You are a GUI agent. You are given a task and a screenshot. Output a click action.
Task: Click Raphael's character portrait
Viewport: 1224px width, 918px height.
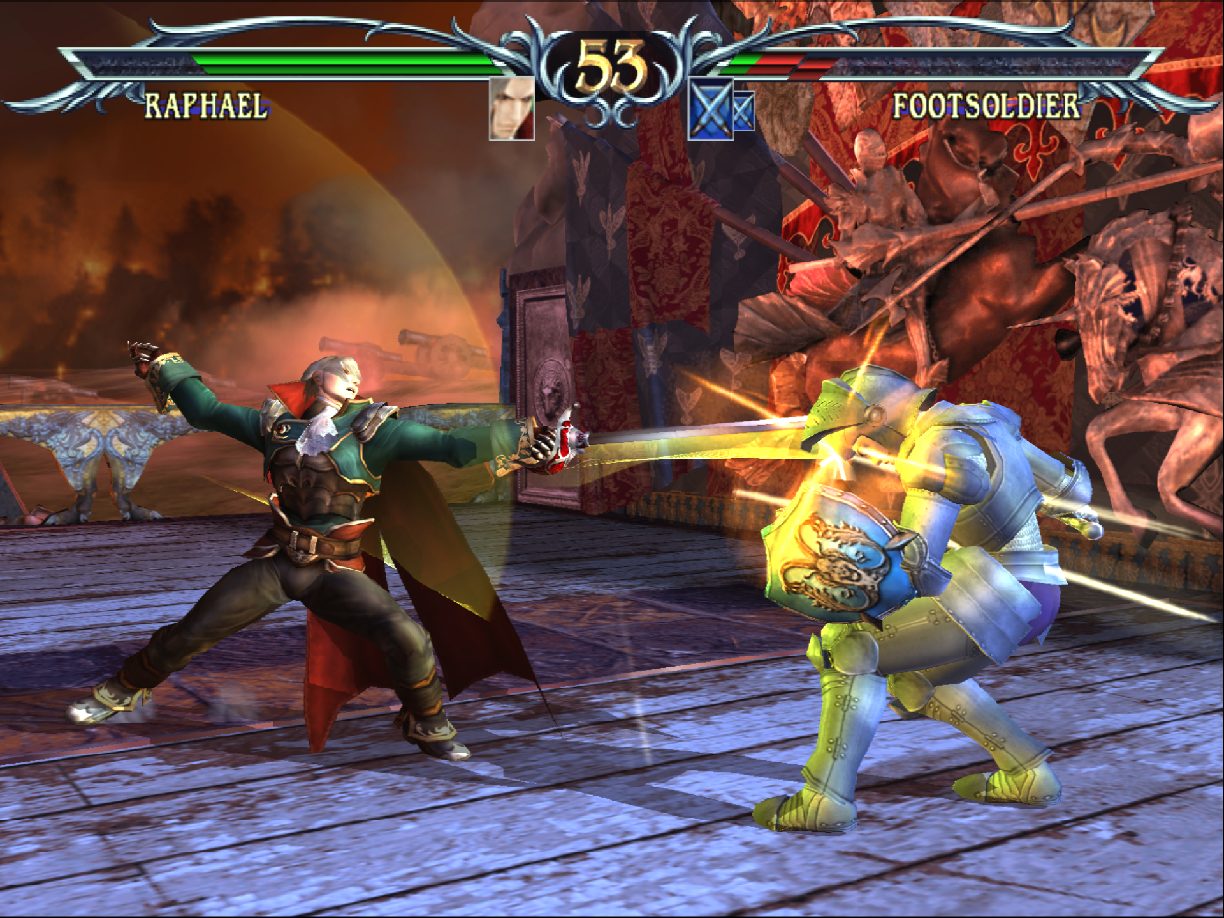click(x=511, y=108)
